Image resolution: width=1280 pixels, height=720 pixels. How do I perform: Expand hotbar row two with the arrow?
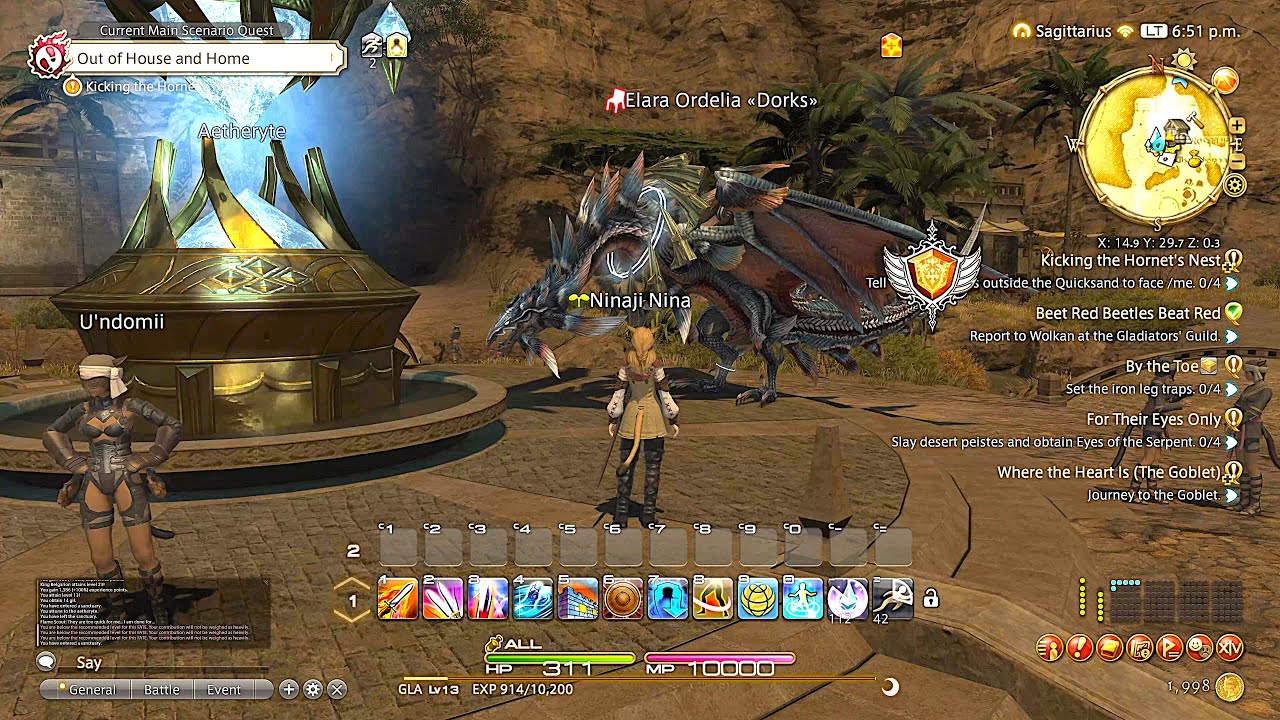[352, 584]
